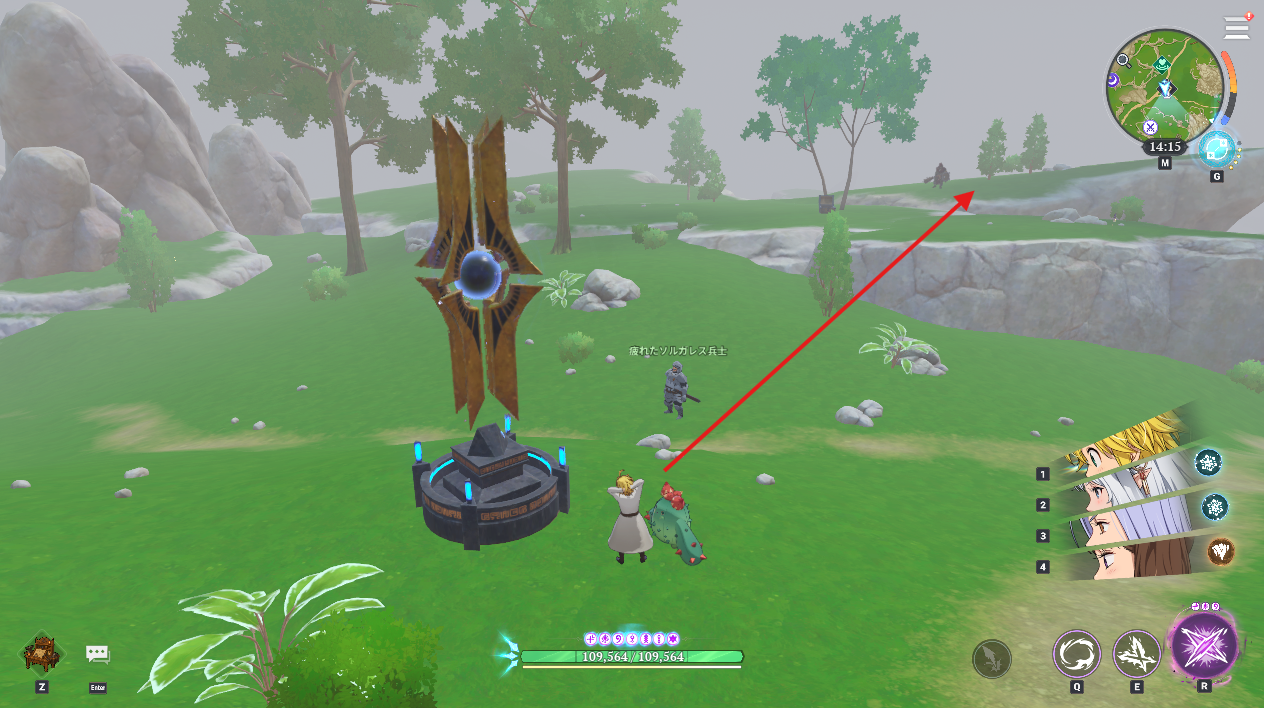Click the orange claw icon beside the party list
This screenshot has width=1264, height=708.
pos(1220,551)
